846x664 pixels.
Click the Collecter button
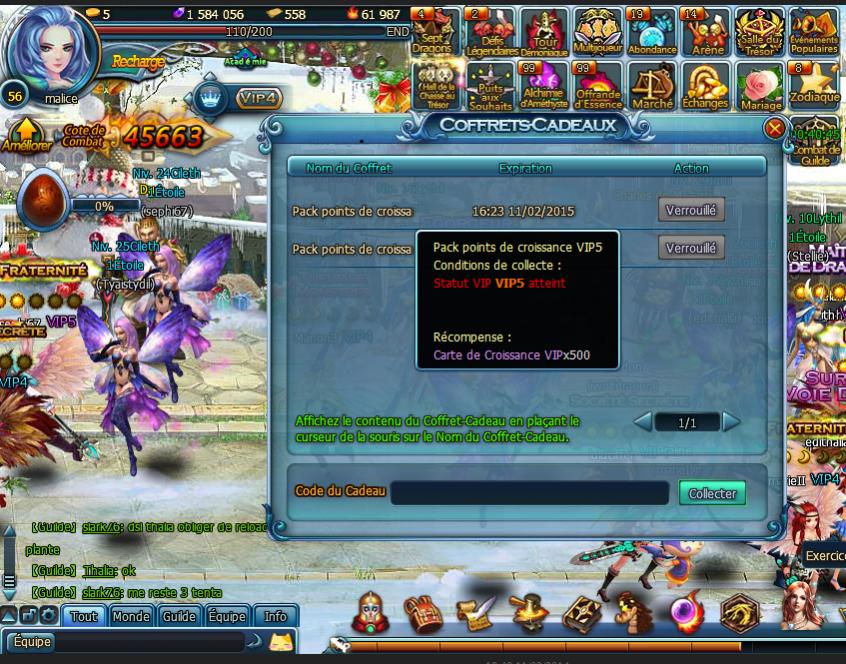pos(712,493)
